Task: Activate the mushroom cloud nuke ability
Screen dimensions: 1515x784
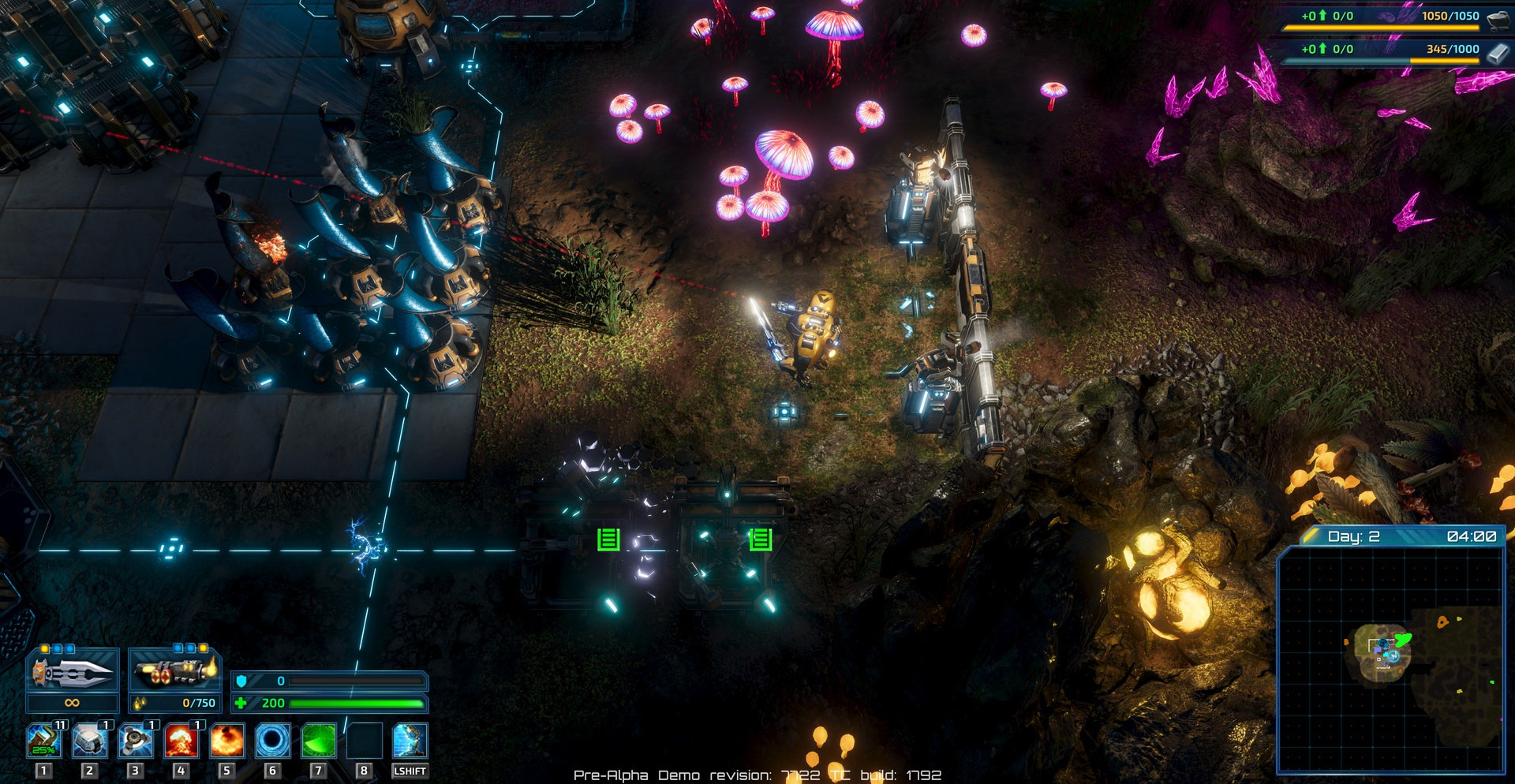Action: (181, 741)
